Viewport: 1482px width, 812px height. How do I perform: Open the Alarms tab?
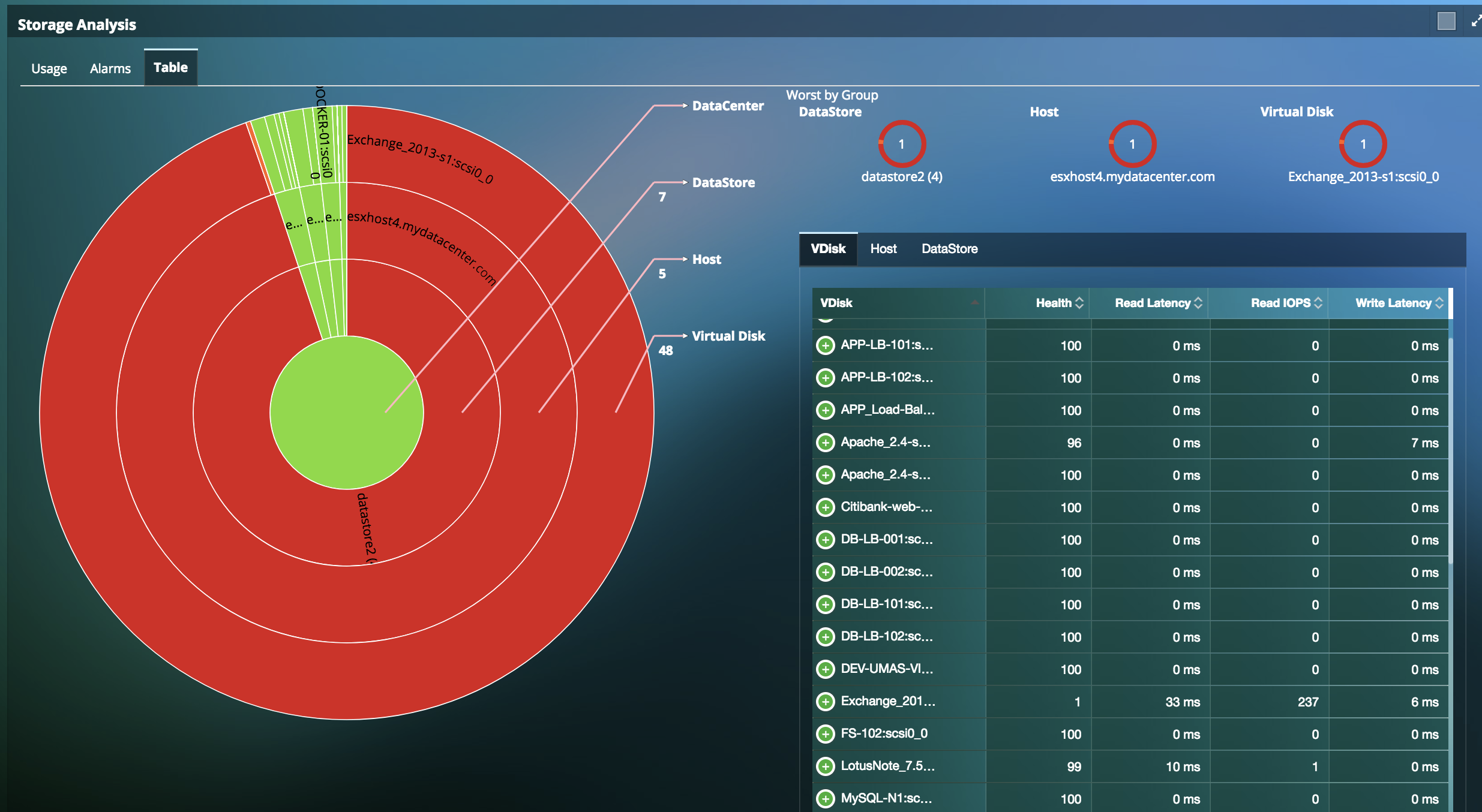110,68
